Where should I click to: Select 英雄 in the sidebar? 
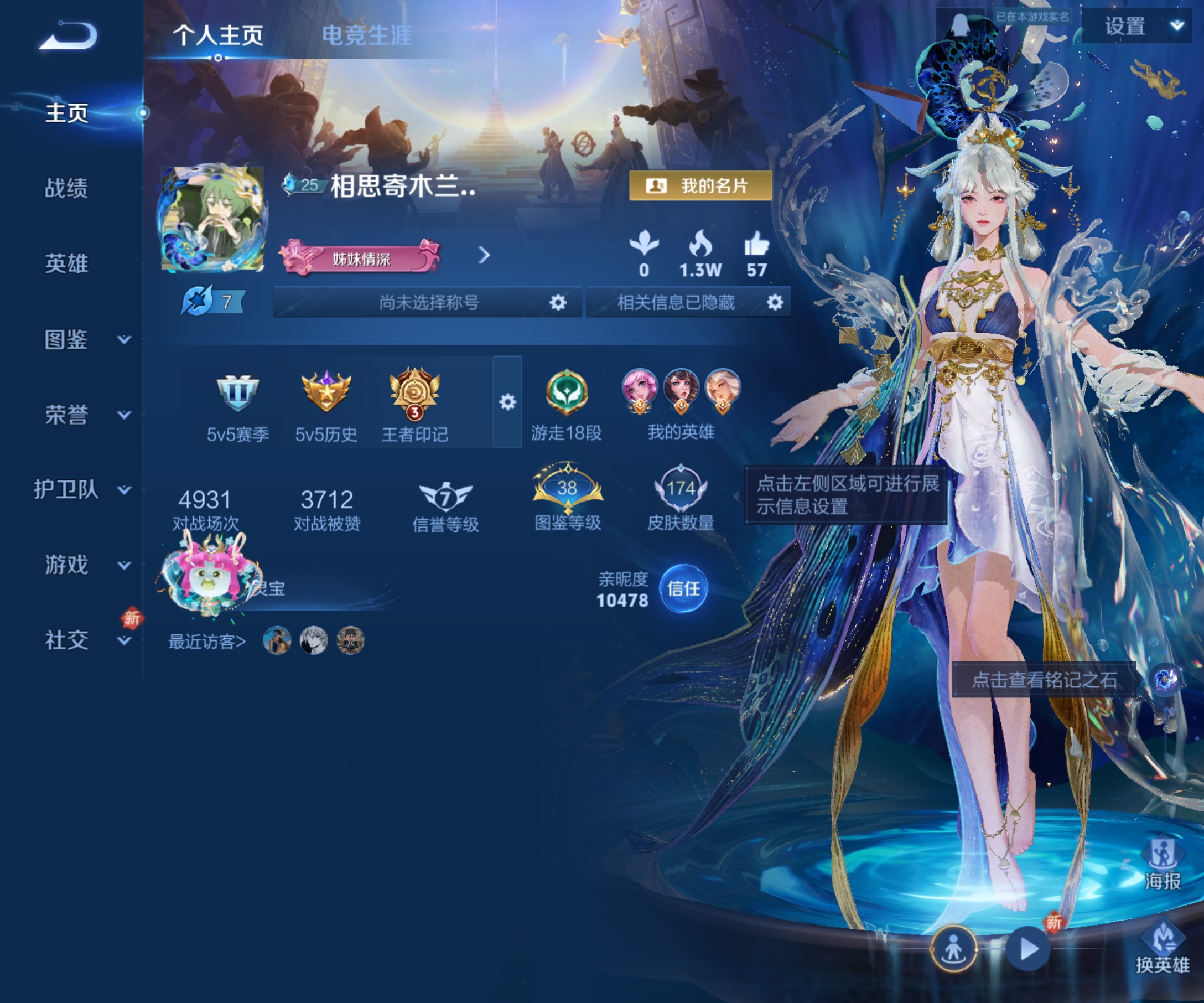tap(66, 263)
